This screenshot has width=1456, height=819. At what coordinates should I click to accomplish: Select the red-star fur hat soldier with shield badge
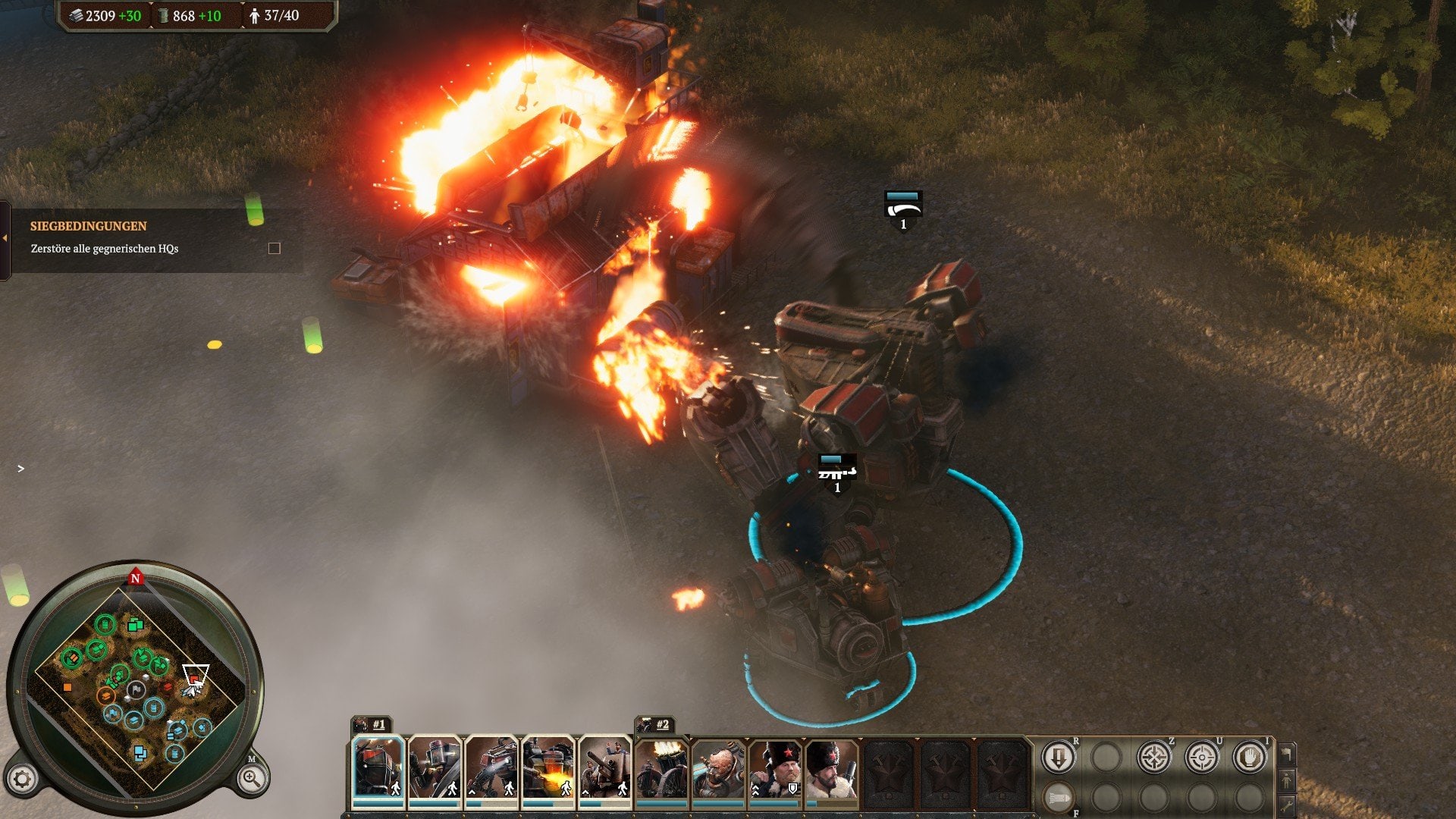click(x=774, y=768)
